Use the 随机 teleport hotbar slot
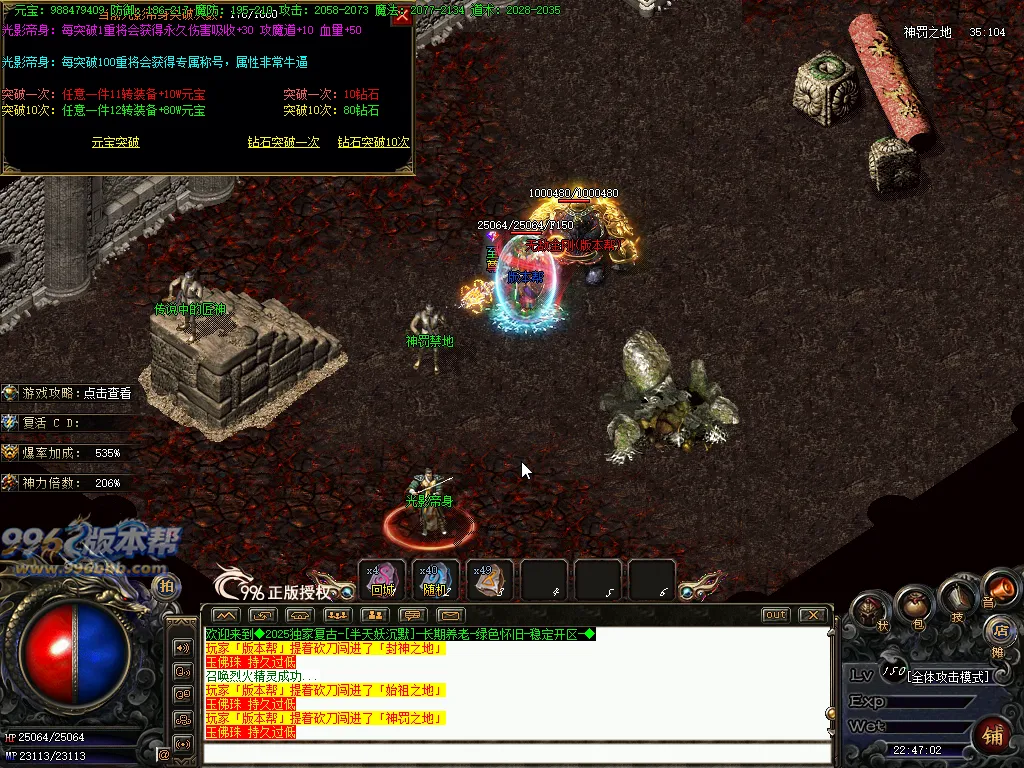The height and width of the screenshot is (768, 1024). (436, 581)
